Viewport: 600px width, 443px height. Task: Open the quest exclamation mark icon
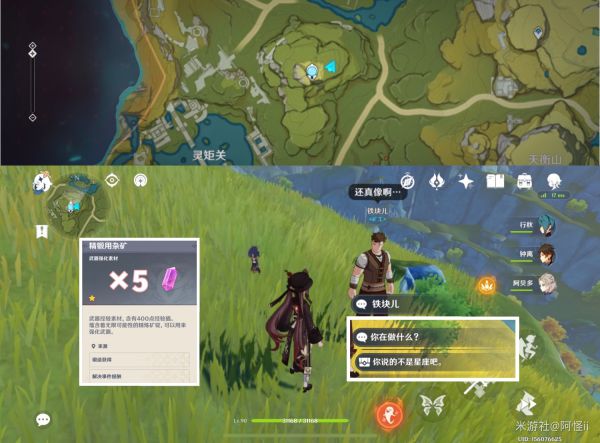42,231
